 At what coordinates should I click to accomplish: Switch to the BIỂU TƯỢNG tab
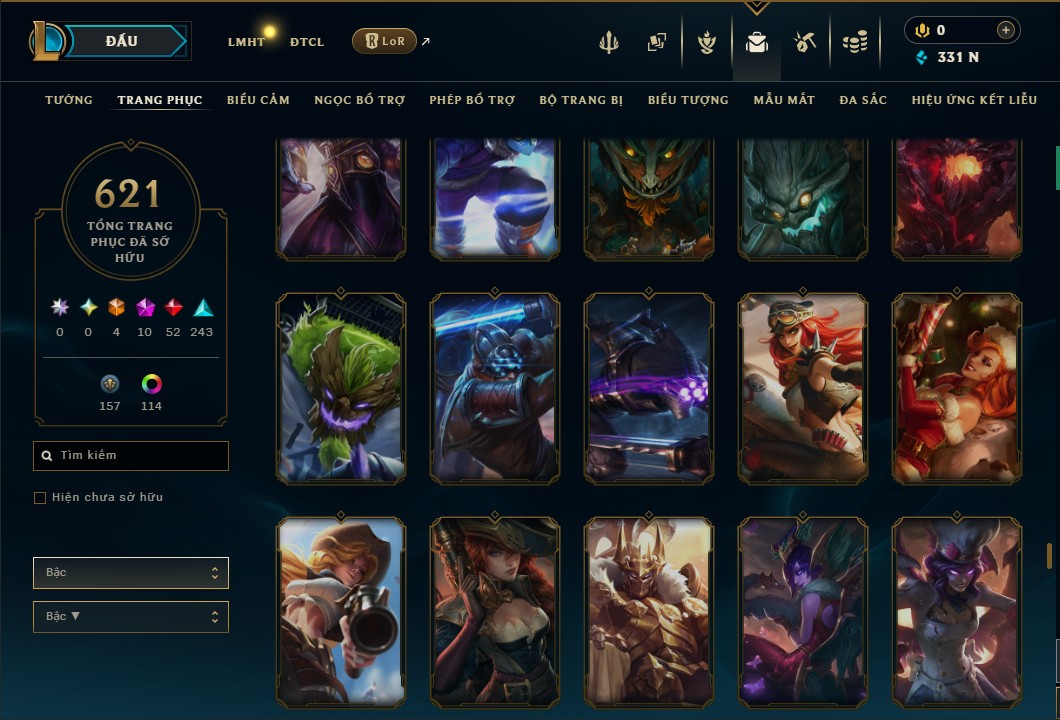click(688, 100)
